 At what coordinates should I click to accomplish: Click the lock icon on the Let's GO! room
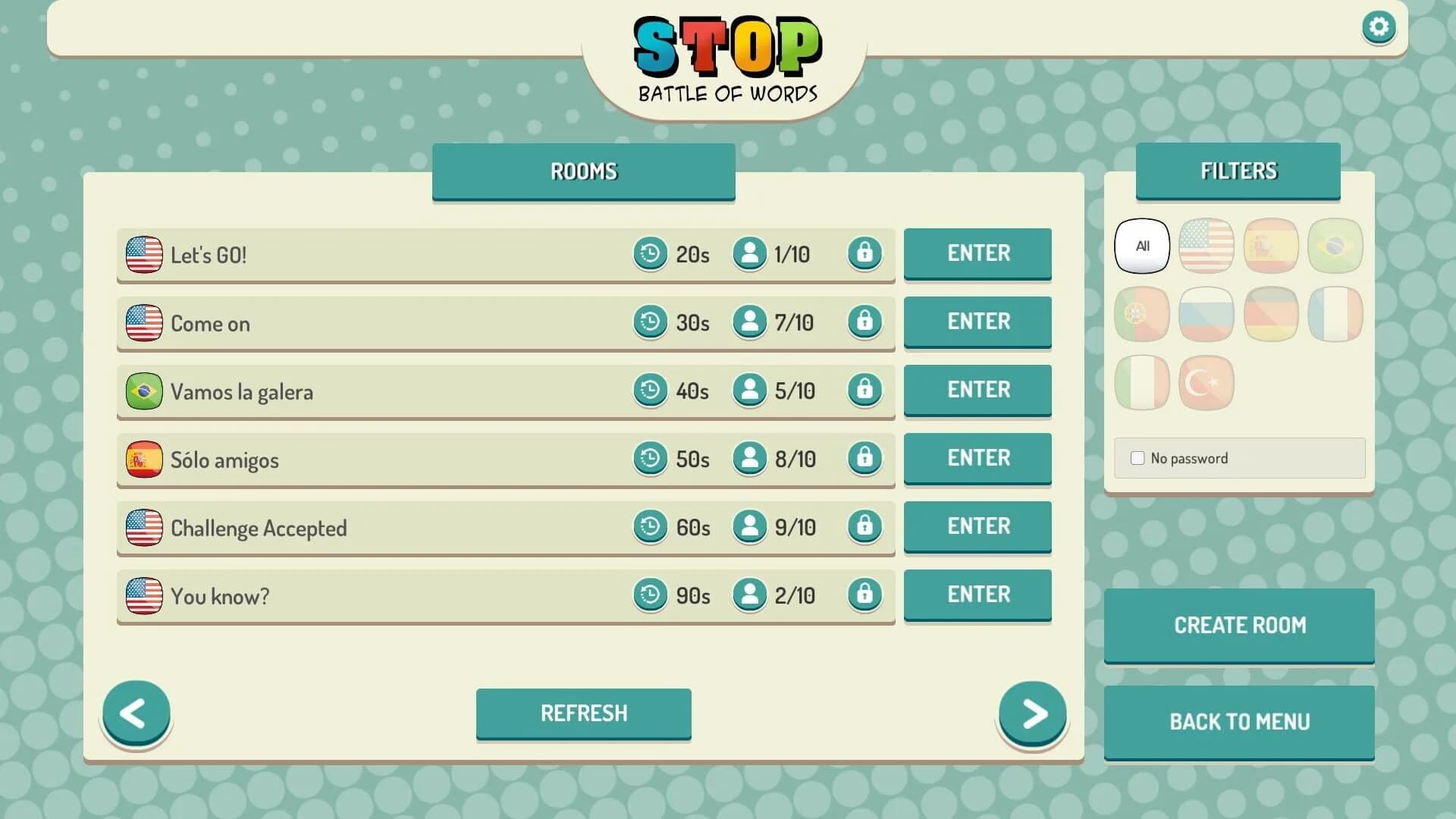tap(865, 254)
